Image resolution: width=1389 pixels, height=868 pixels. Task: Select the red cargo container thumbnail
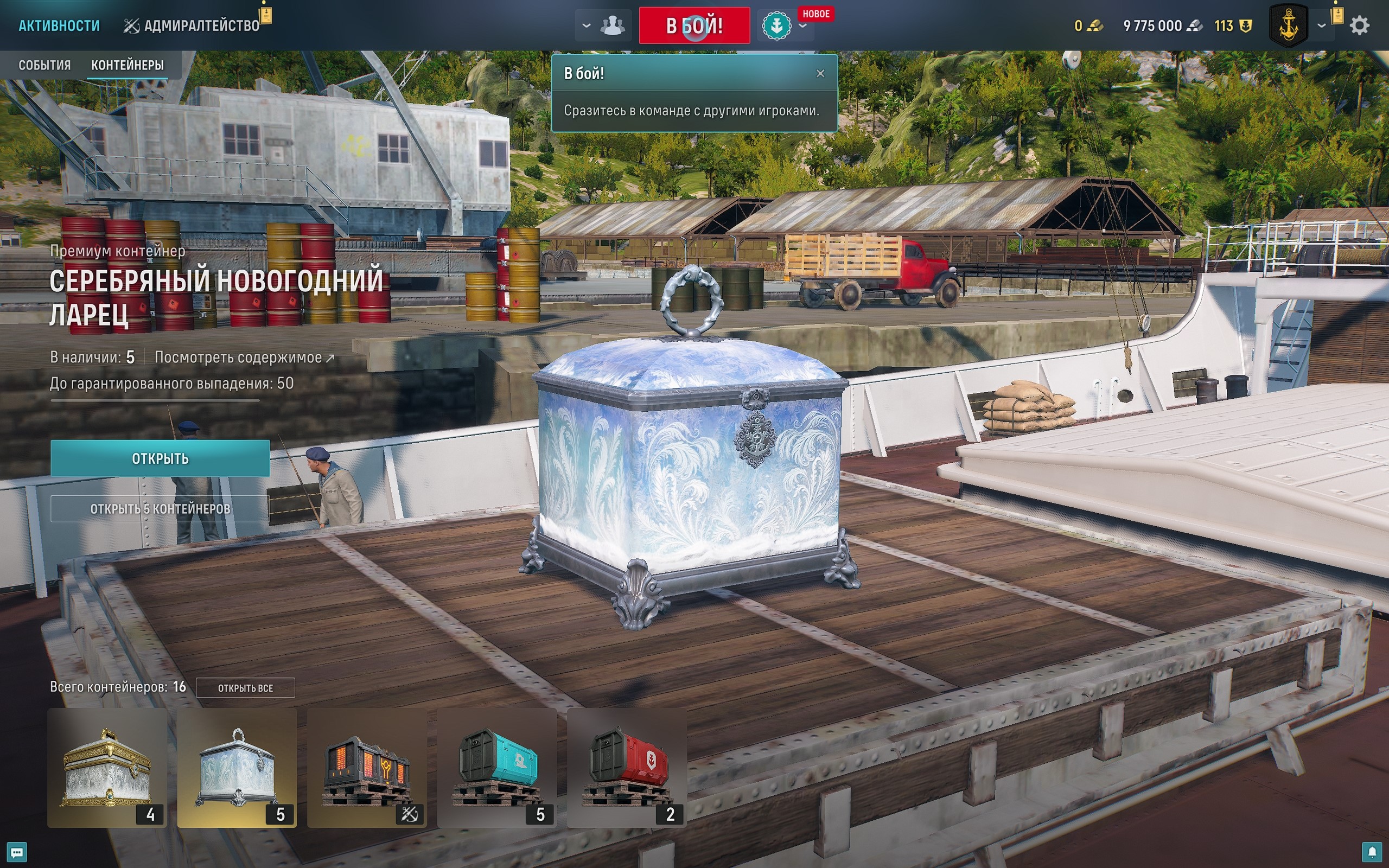(627, 768)
